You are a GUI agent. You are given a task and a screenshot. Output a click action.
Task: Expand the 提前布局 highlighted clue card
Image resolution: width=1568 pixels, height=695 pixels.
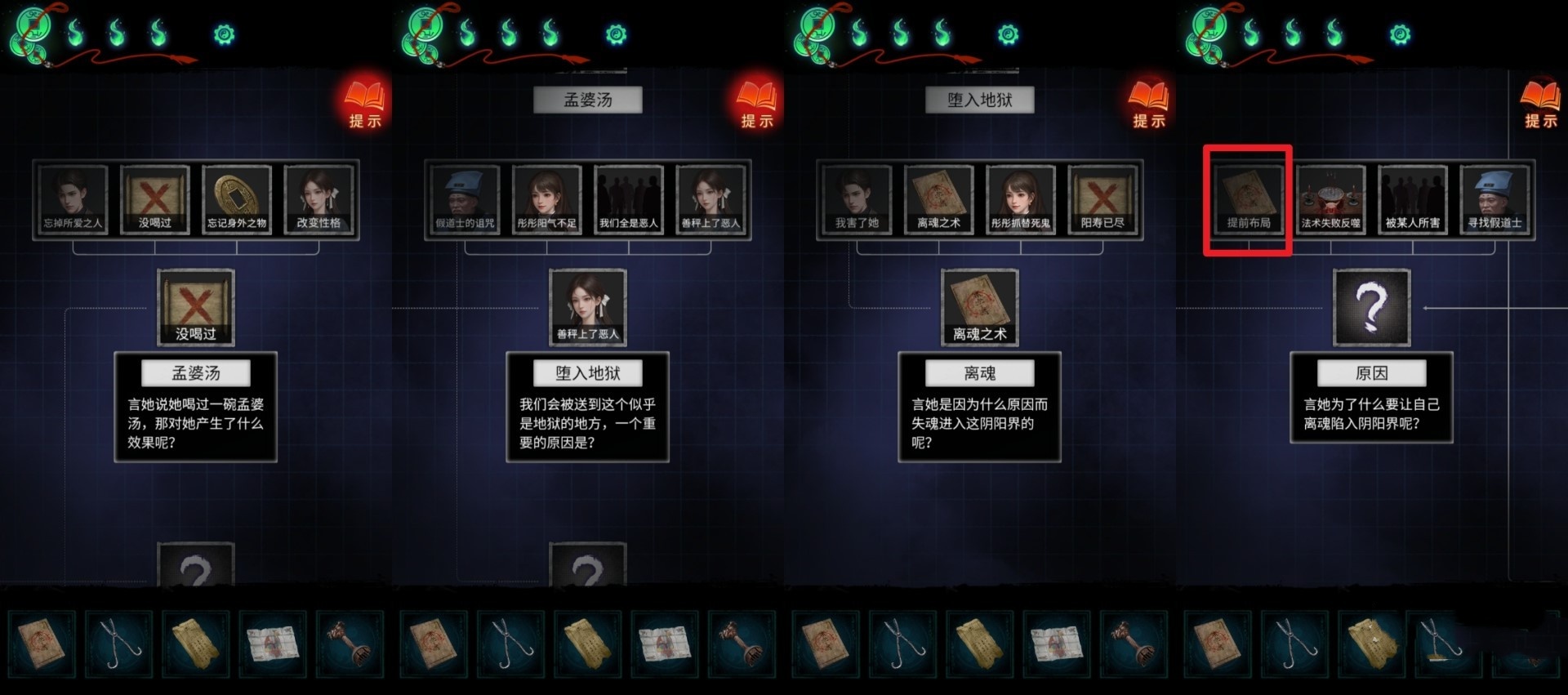coord(1247,198)
